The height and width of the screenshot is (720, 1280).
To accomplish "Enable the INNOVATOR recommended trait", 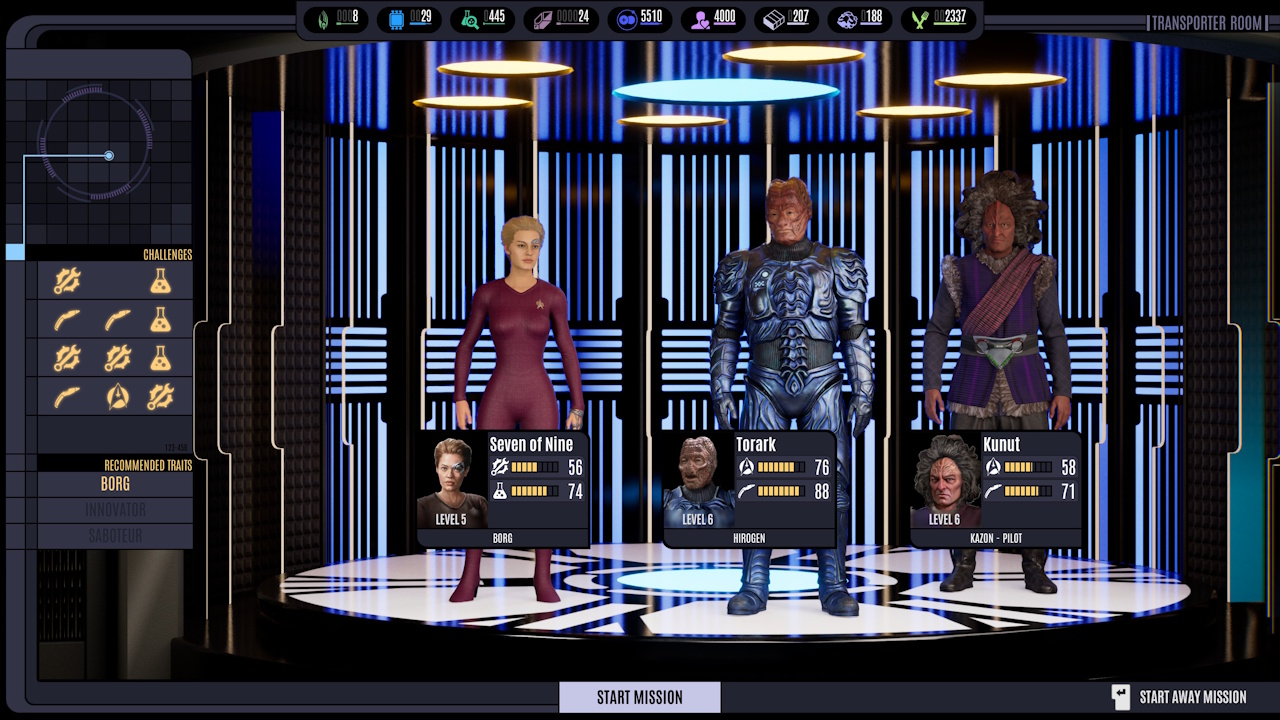I will (113, 510).
